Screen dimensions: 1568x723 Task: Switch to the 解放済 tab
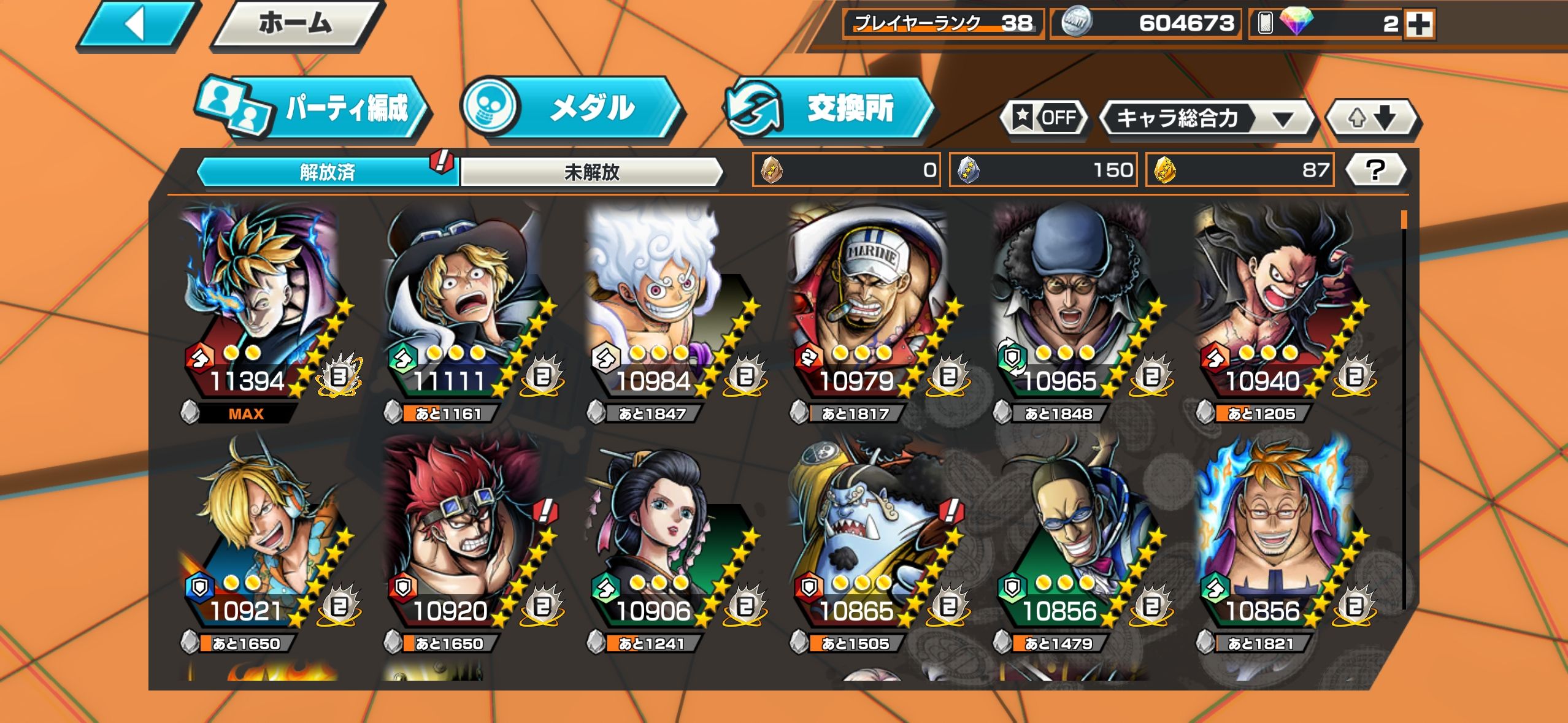[327, 172]
